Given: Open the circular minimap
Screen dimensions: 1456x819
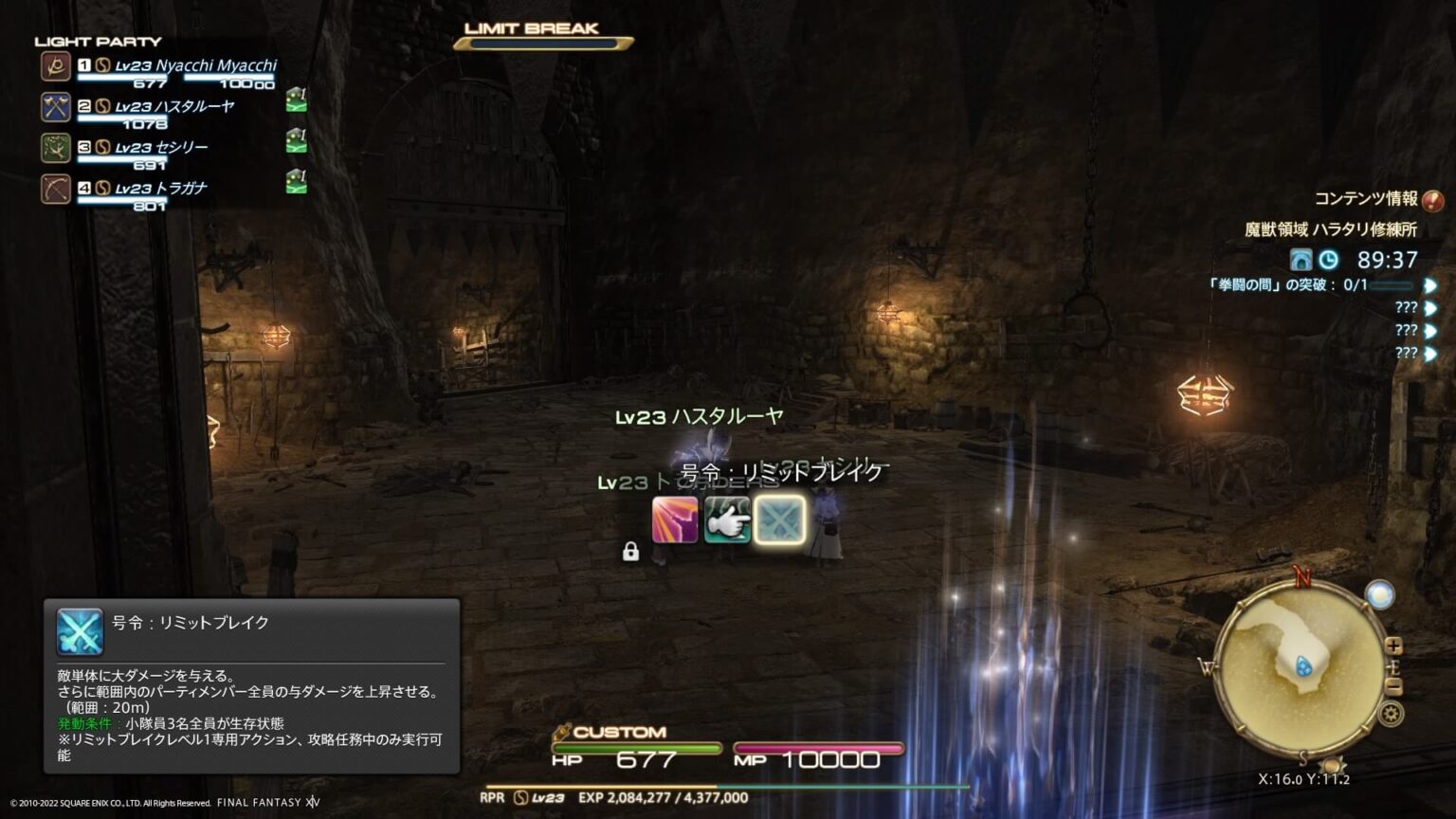Looking at the screenshot, I should [x=1301, y=666].
